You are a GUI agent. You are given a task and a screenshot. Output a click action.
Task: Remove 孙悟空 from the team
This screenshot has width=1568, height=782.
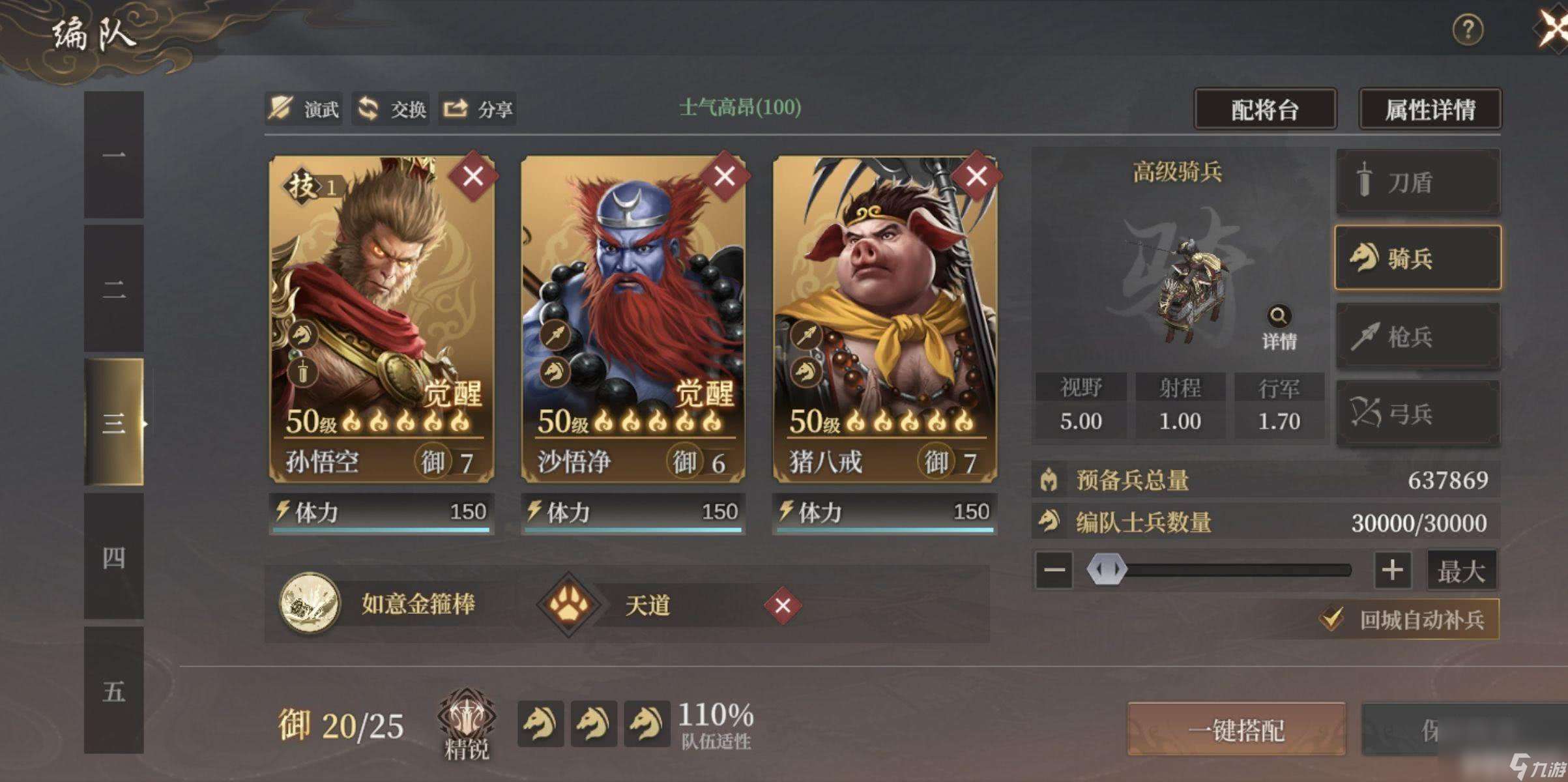point(473,176)
